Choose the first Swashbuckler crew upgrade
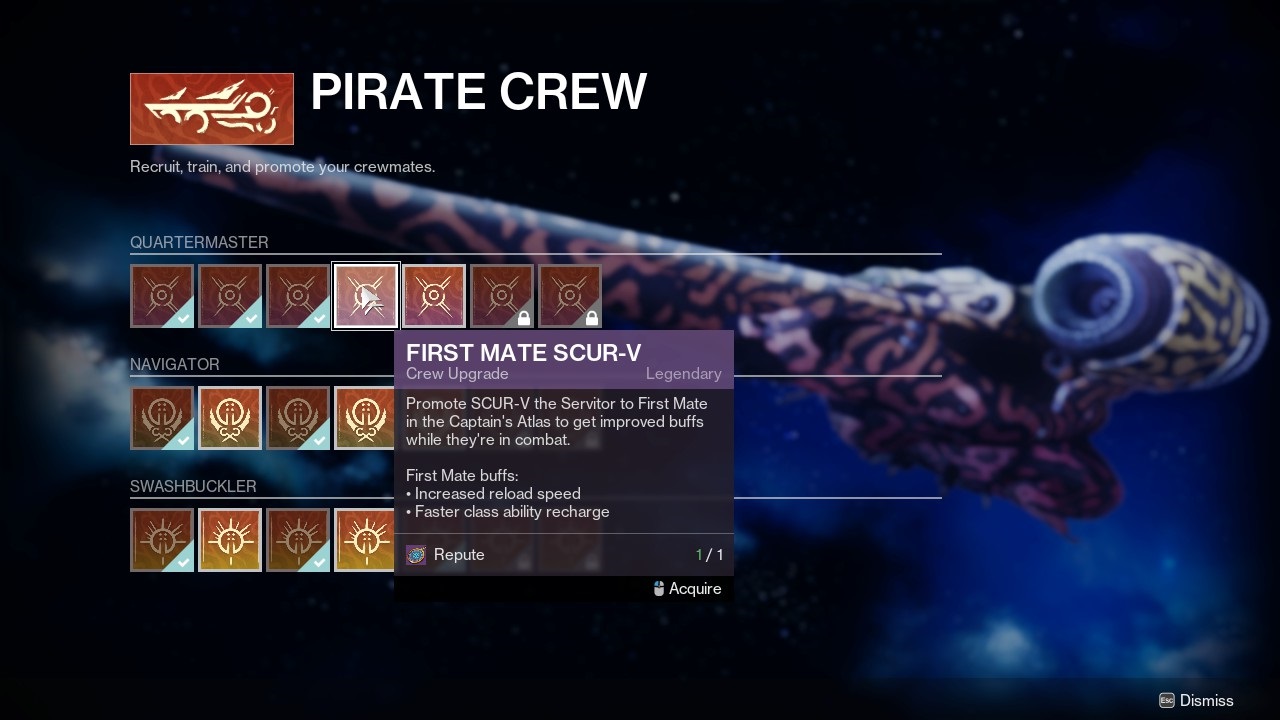The image size is (1280, 720). [x=162, y=540]
